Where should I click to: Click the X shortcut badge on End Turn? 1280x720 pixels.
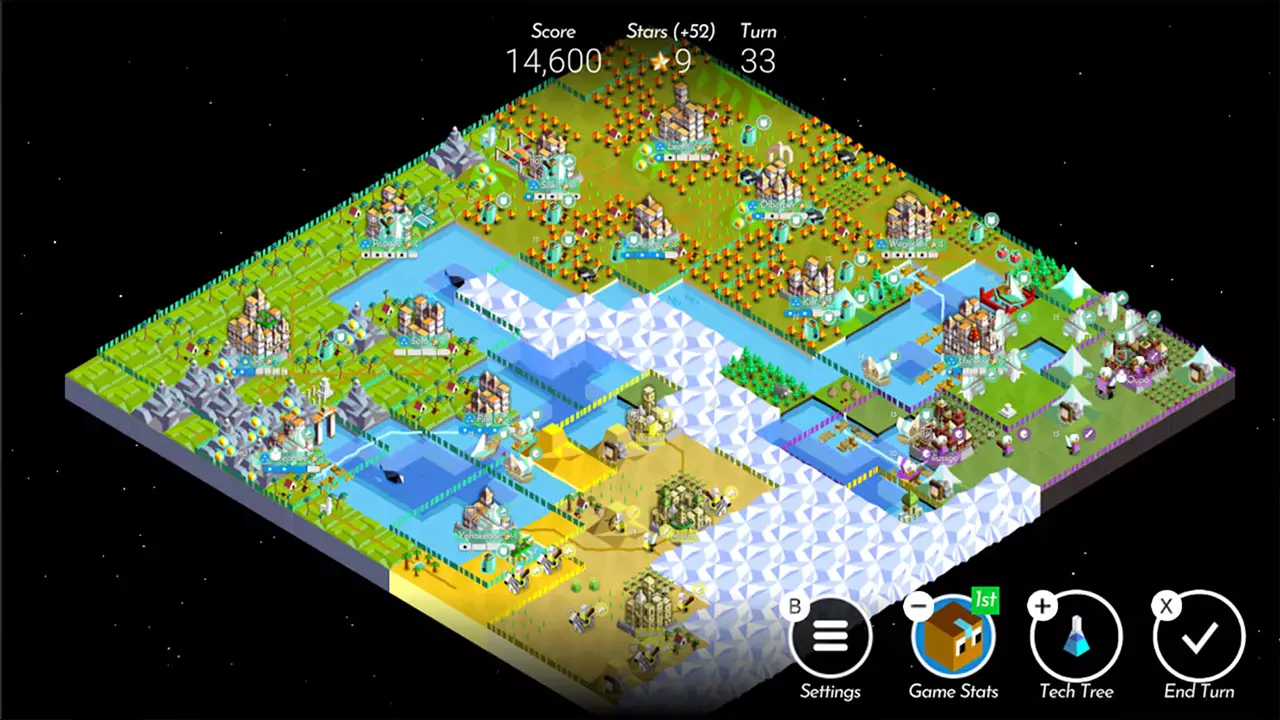click(x=1165, y=606)
